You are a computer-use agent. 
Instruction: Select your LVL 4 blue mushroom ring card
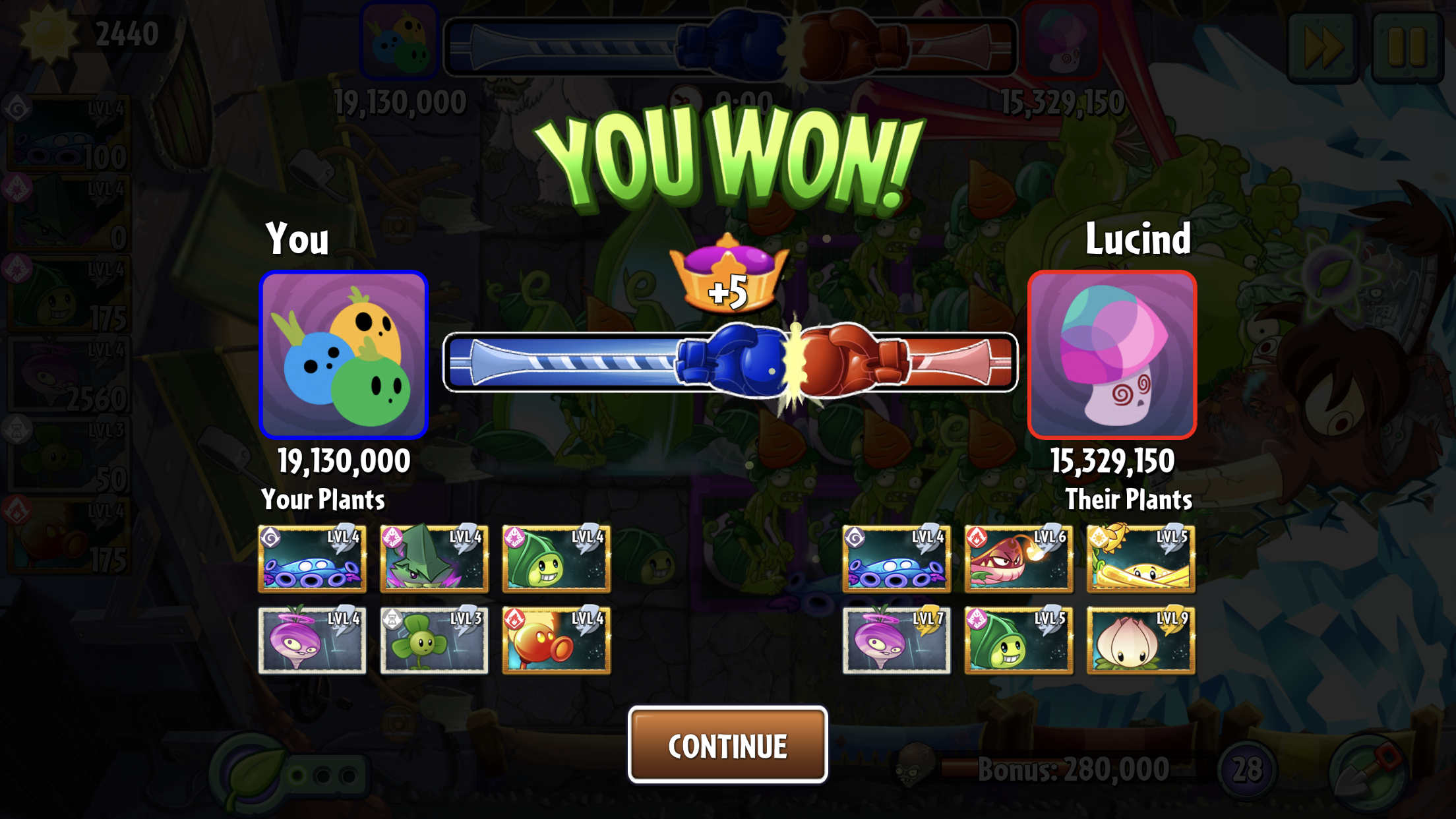312,559
